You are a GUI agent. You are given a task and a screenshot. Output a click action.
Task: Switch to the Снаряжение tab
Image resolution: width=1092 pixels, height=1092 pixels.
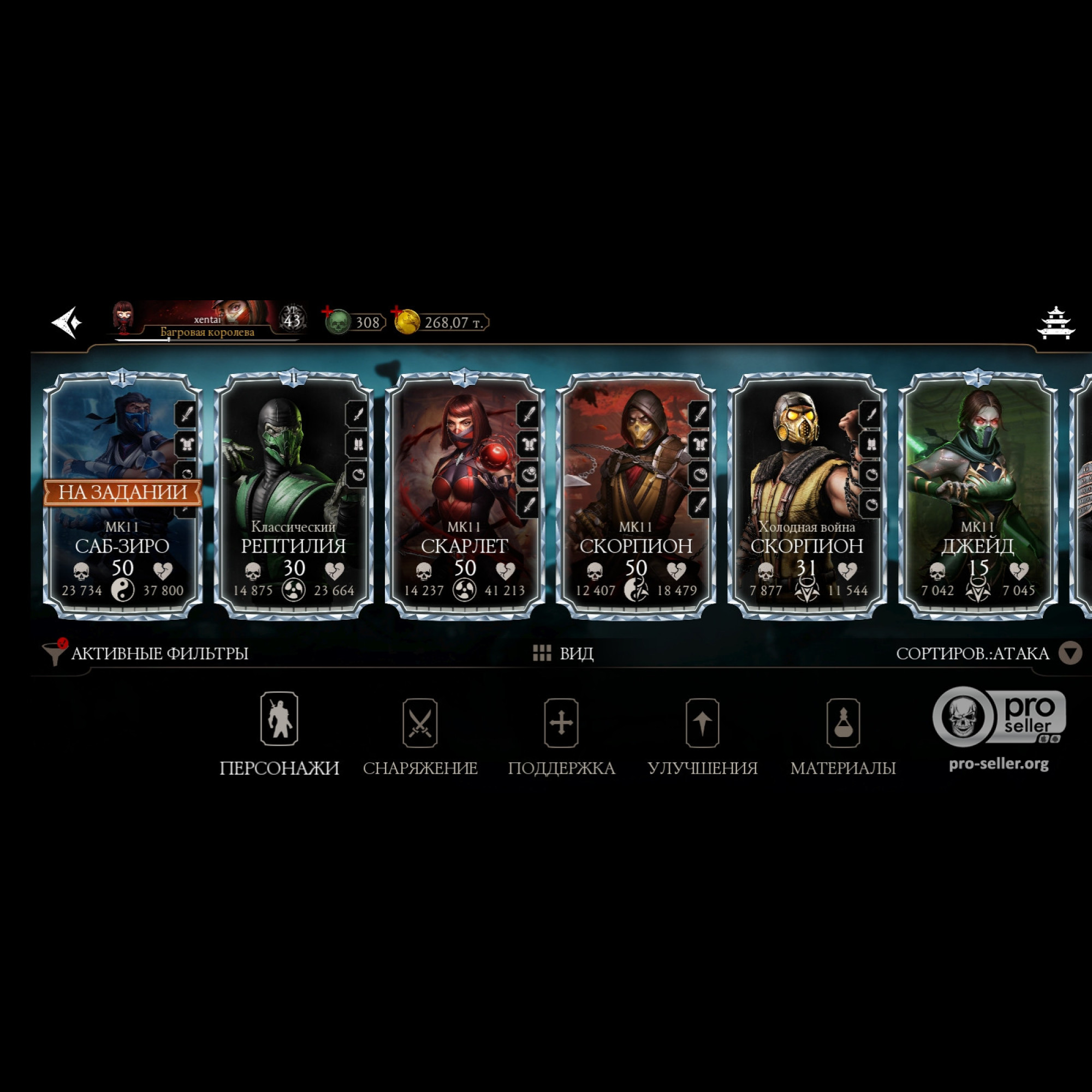point(420,734)
